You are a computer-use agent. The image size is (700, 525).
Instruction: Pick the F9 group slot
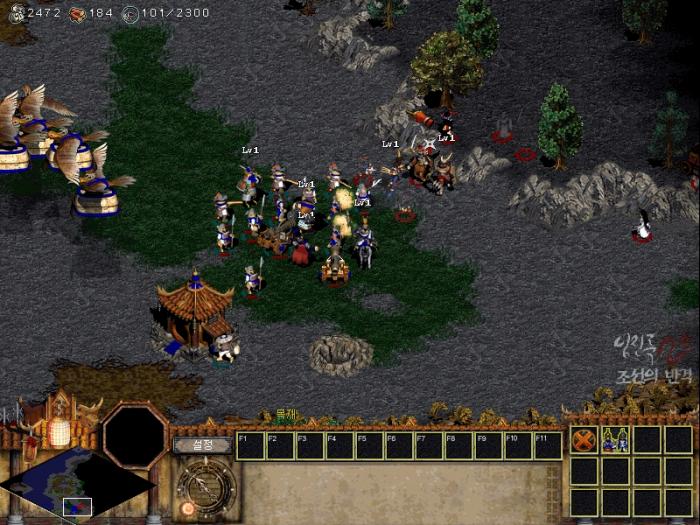489,446
